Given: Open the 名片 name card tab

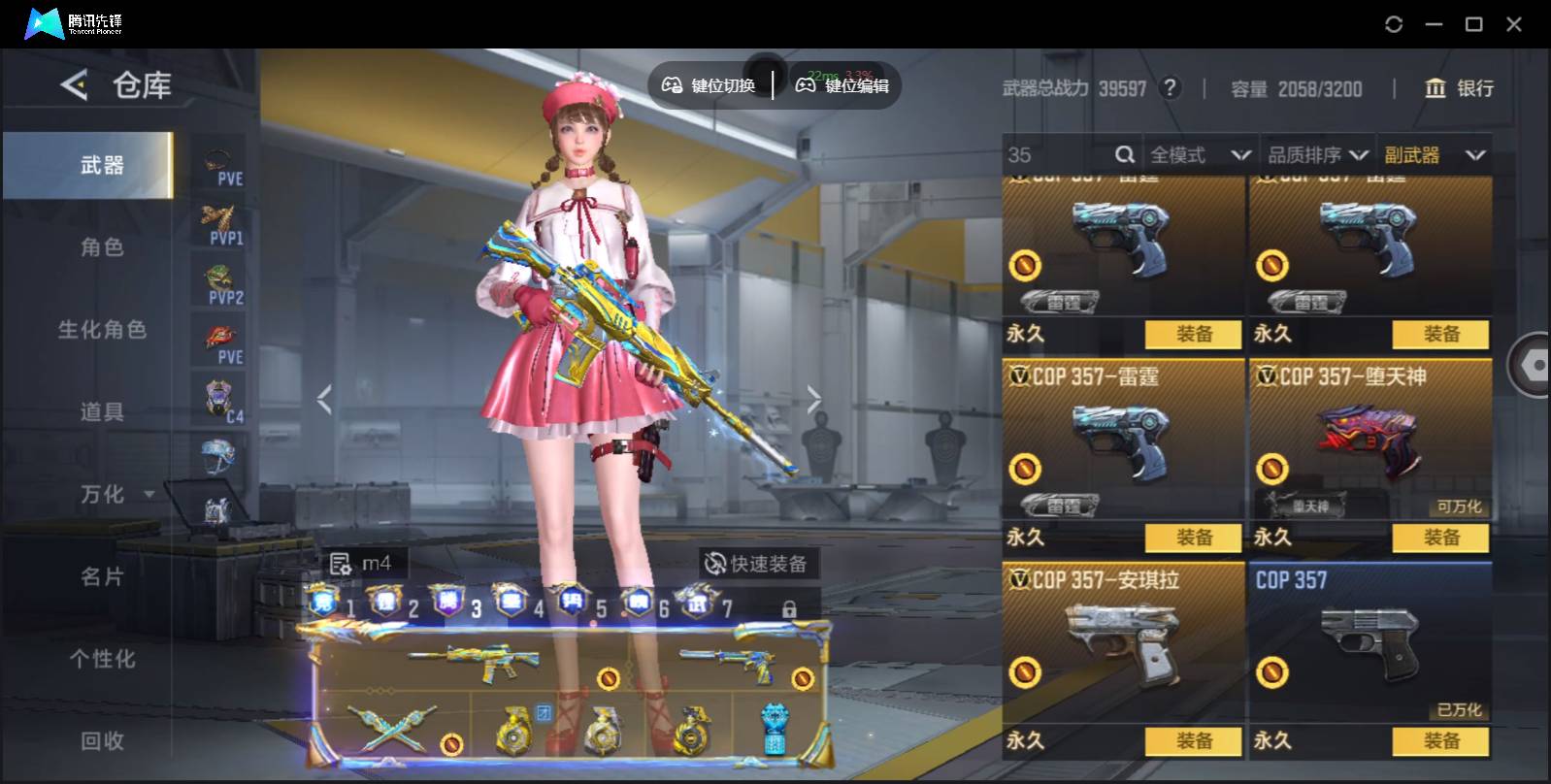Looking at the screenshot, I should click(x=102, y=577).
